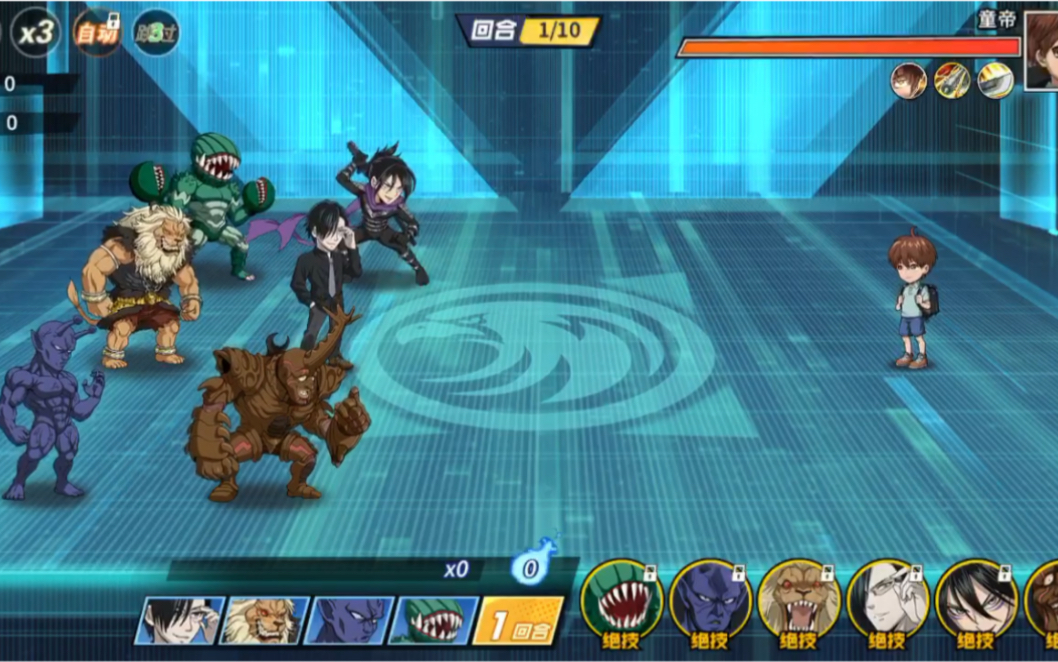
Task: Inspect the yellow helmet boss skill icon
Action: click(995, 80)
